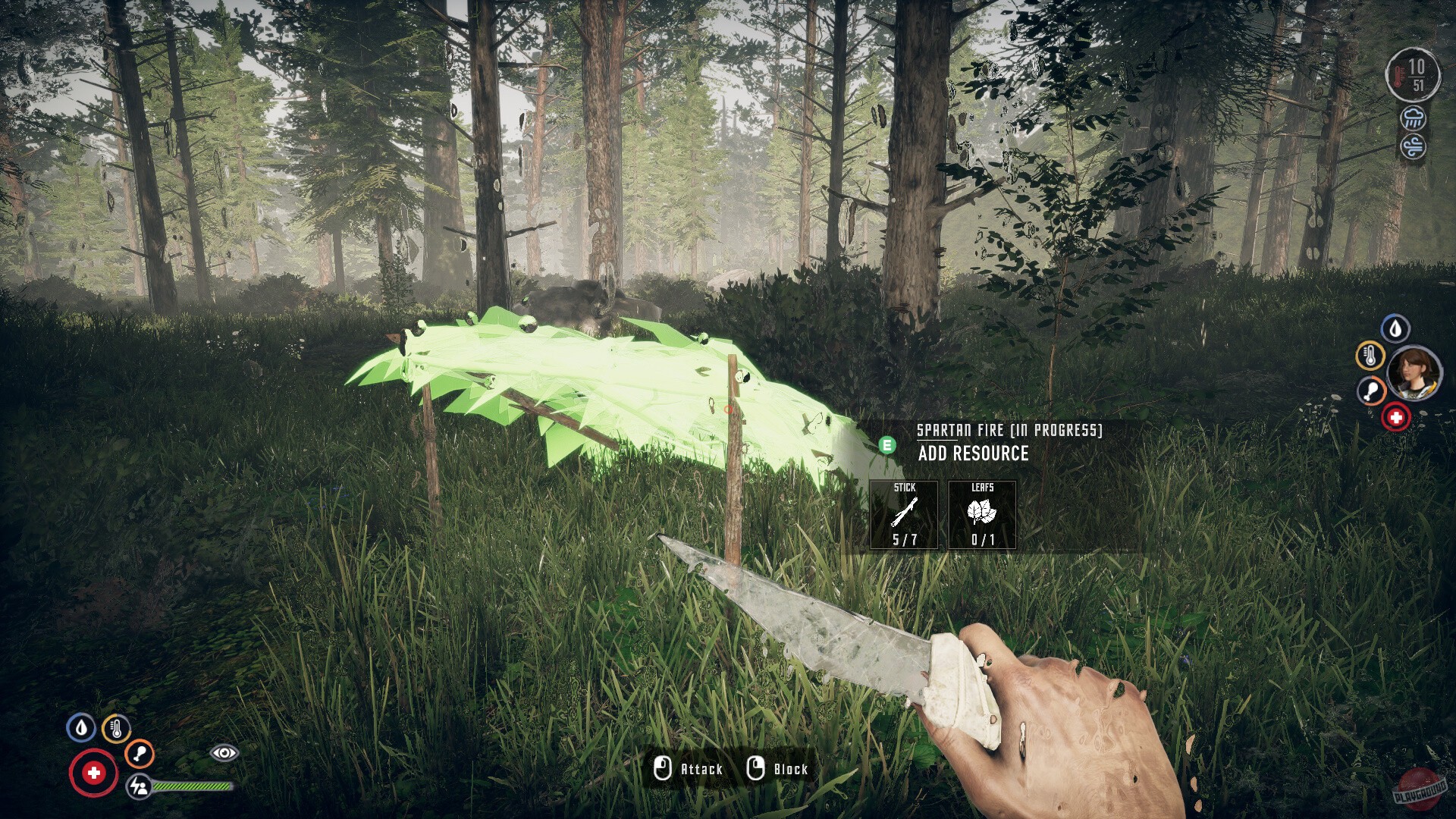Open the red cross health indicator

pos(93,773)
